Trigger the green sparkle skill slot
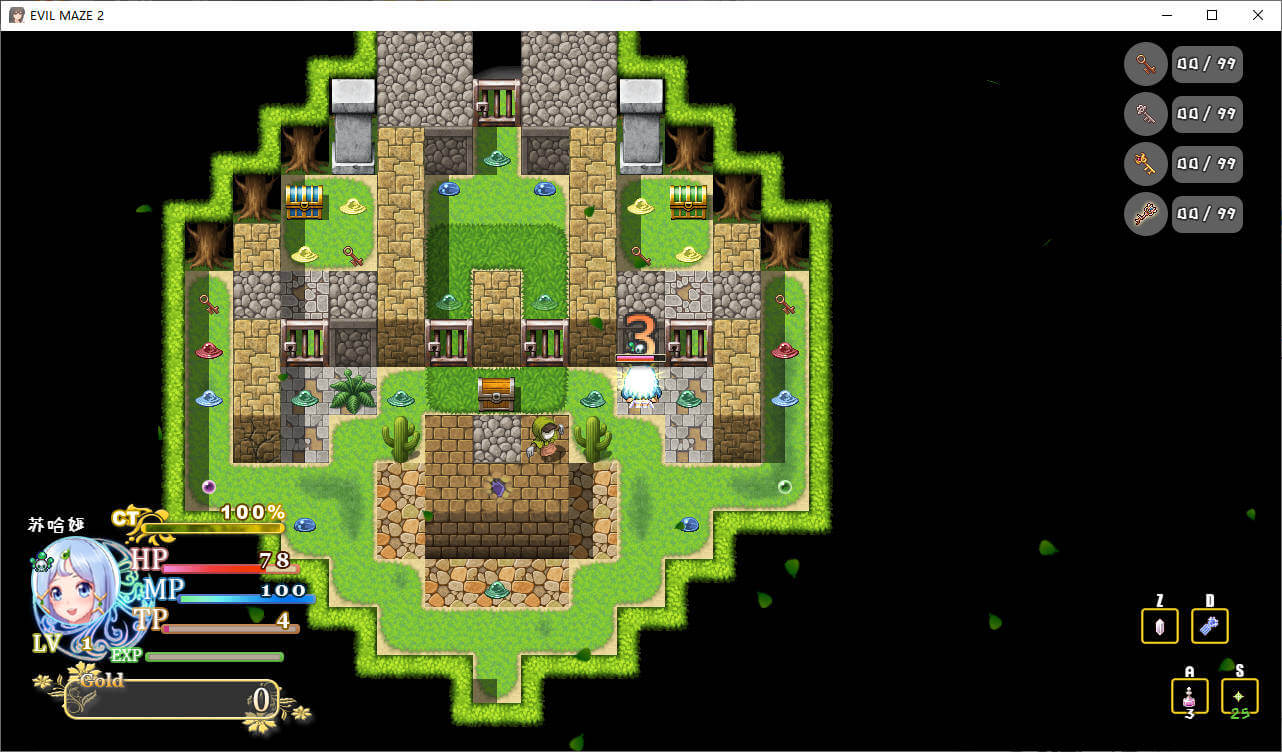This screenshot has width=1282, height=752. tap(1239, 696)
